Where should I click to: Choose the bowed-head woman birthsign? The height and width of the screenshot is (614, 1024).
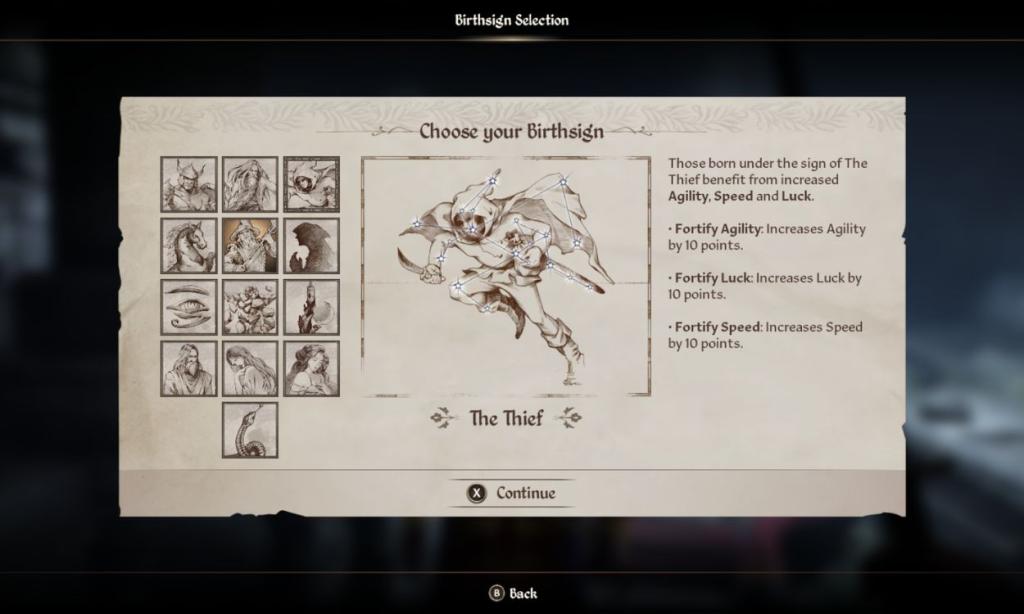250,369
